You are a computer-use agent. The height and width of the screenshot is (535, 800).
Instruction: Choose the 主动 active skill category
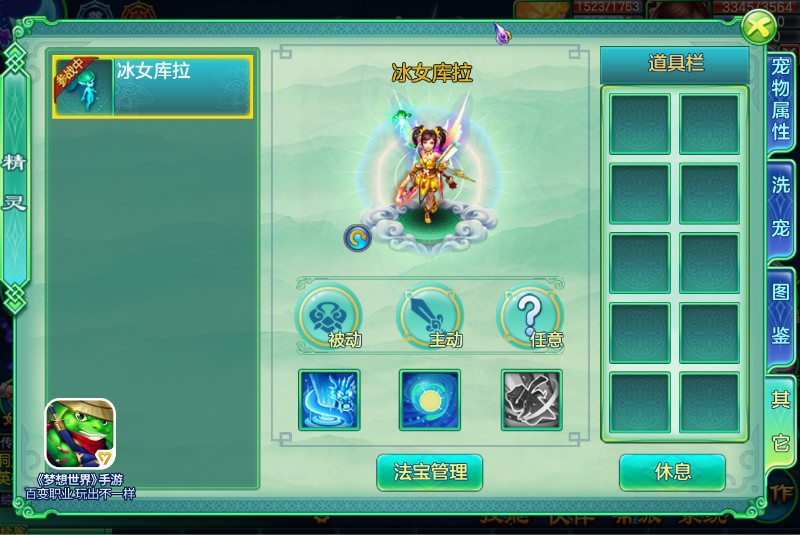[430, 318]
